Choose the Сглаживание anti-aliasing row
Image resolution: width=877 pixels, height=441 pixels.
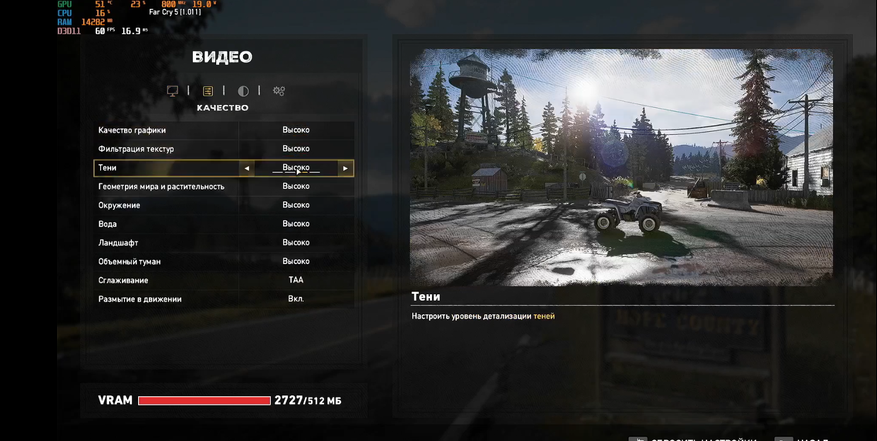[x=224, y=280]
